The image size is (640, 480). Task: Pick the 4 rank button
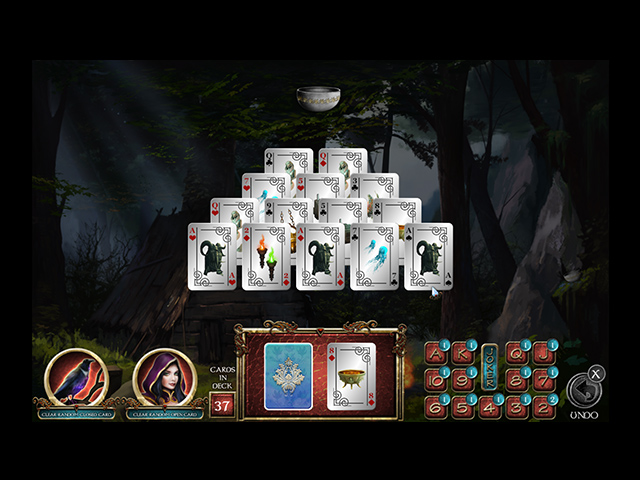click(490, 407)
